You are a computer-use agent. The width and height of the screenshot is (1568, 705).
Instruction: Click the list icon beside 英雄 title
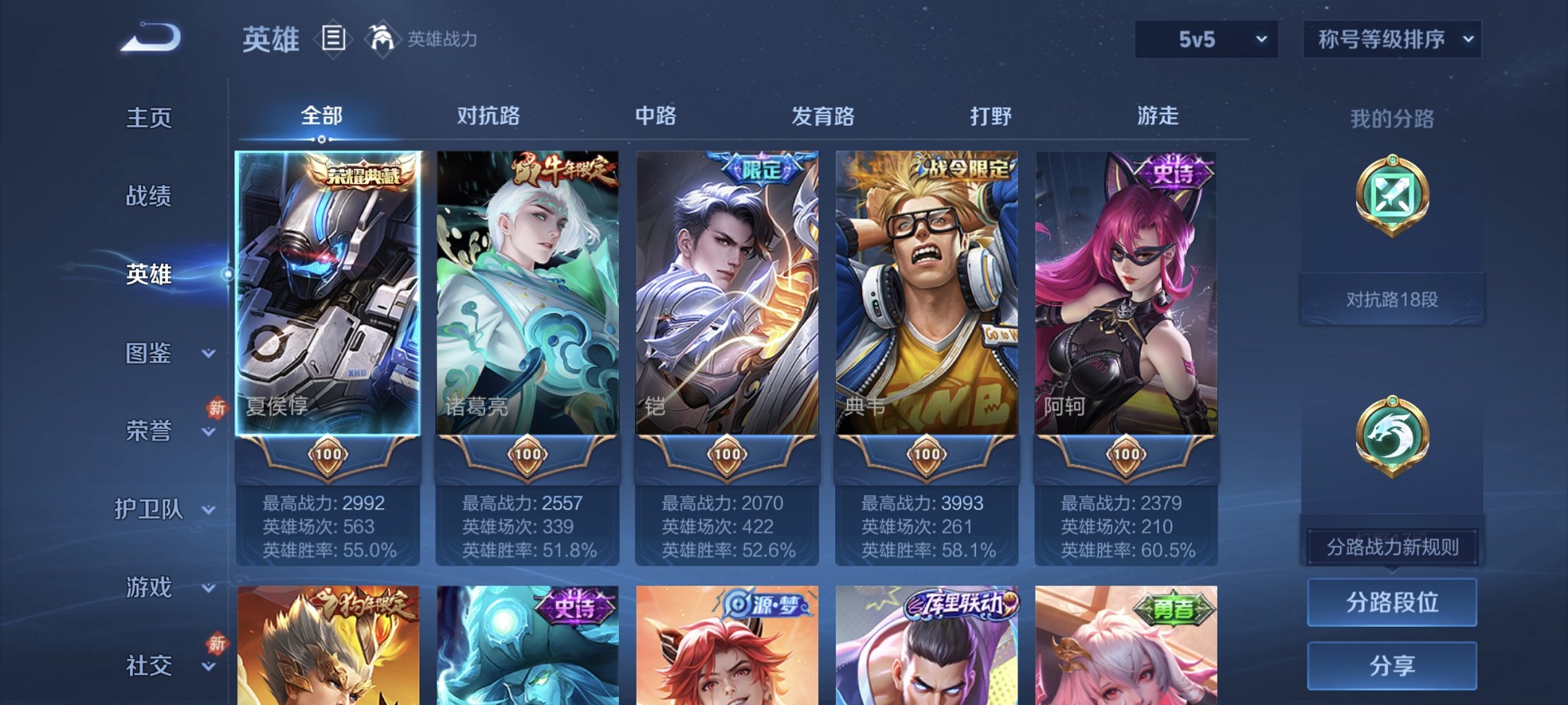tap(334, 39)
